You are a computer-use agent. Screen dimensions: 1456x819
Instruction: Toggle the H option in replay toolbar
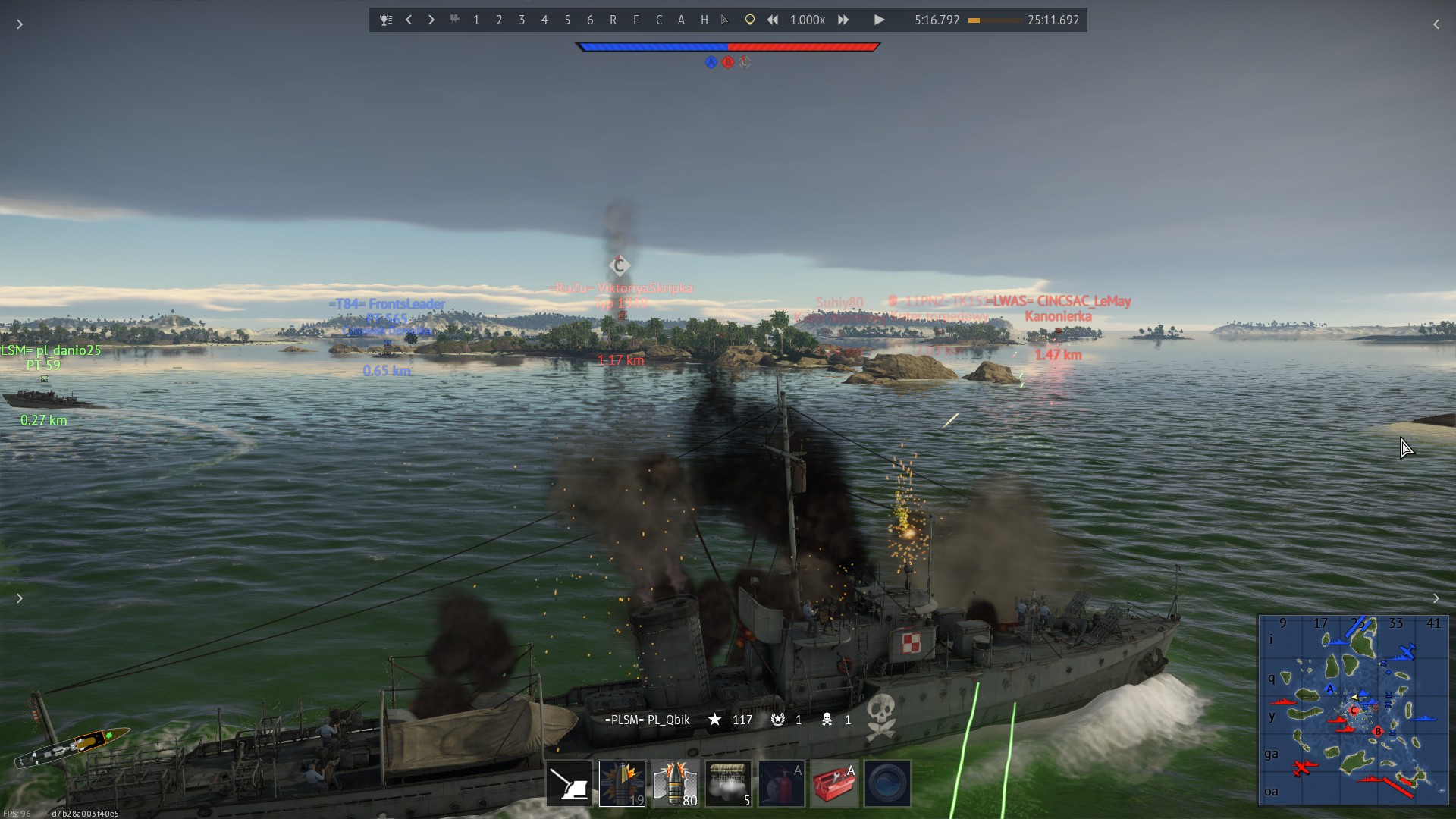pyautogui.click(x=704, y=20)
